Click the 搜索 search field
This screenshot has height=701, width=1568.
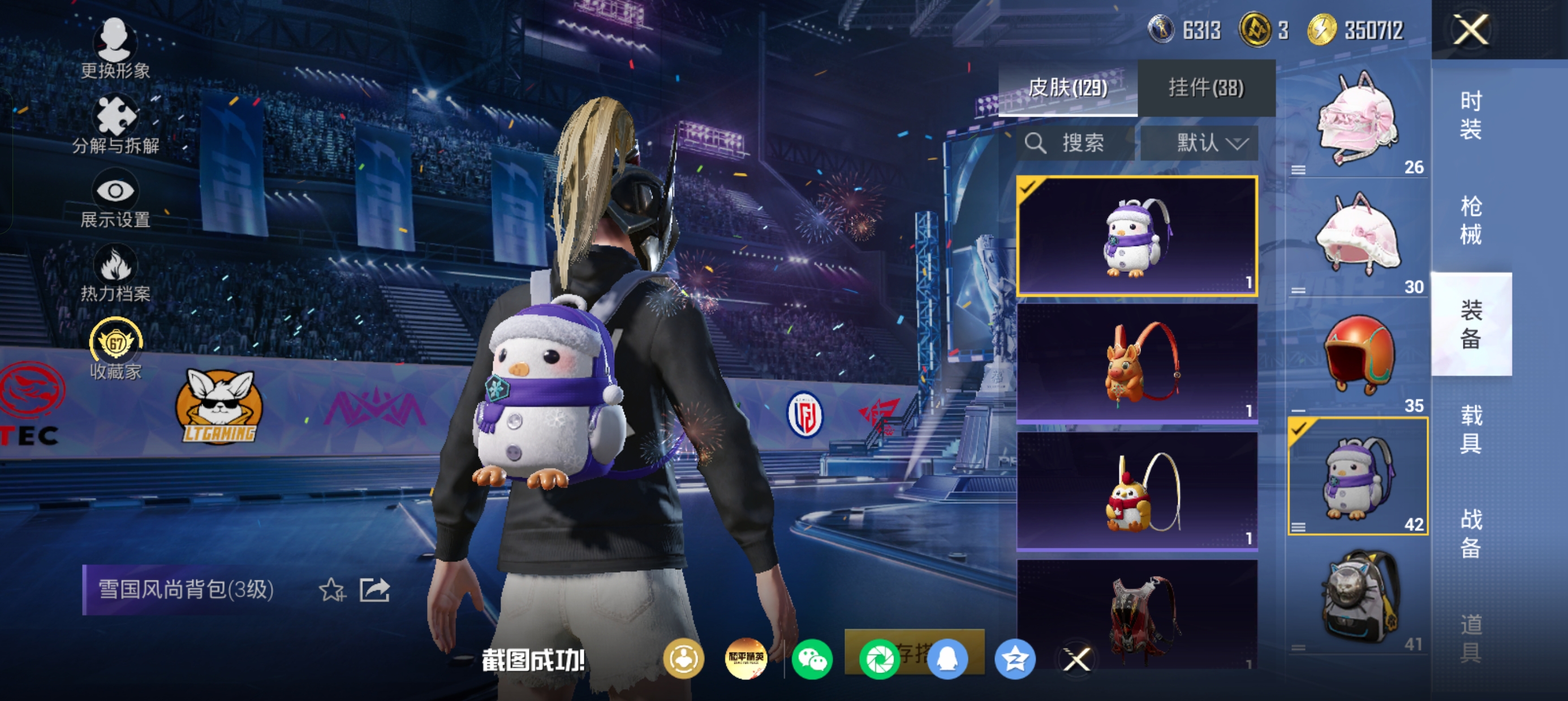[1076, 144]
